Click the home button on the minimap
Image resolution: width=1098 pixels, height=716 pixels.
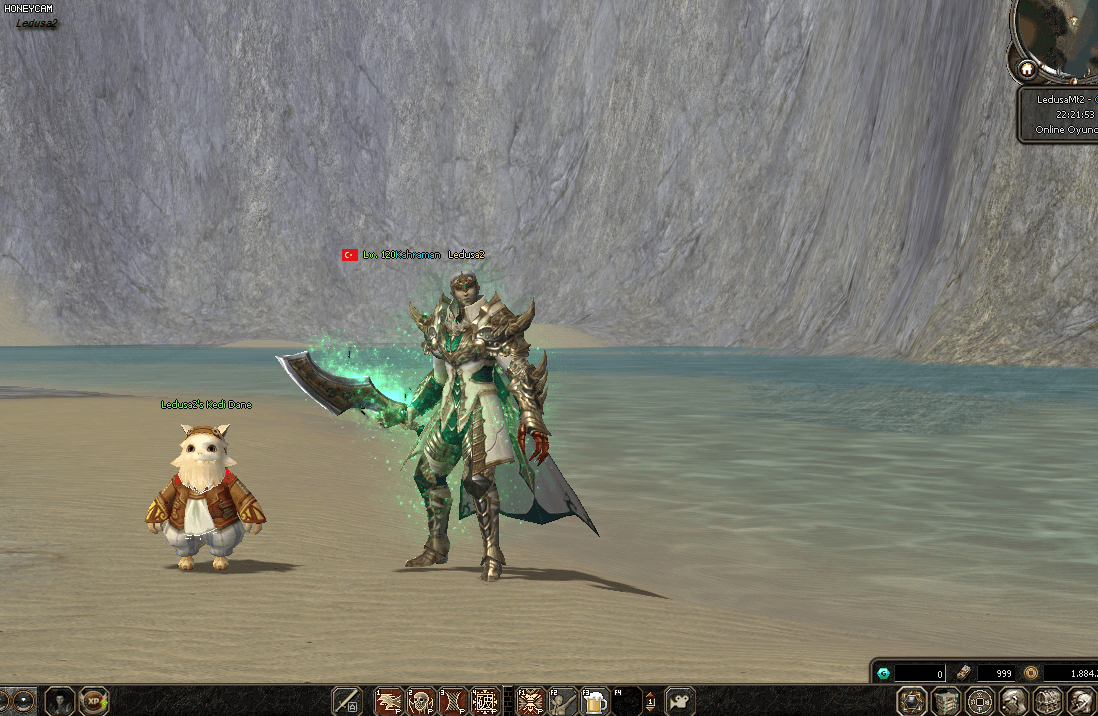(1026, 70)
